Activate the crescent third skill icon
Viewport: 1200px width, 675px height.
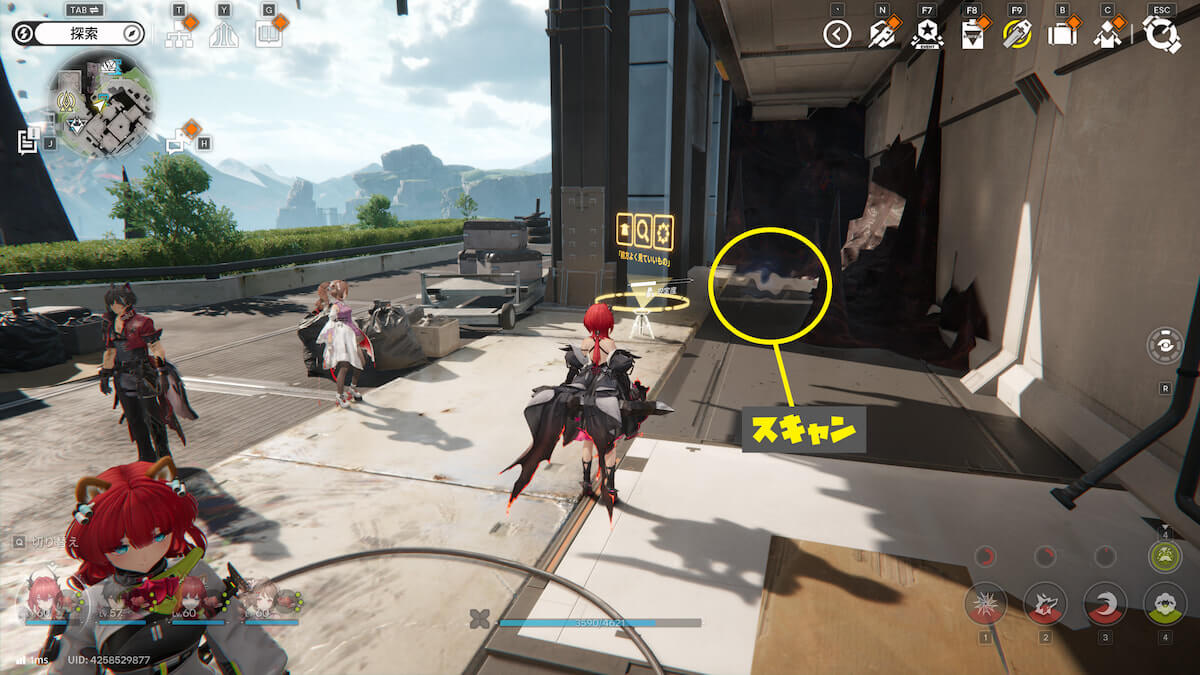click(x=1105, y=603)
